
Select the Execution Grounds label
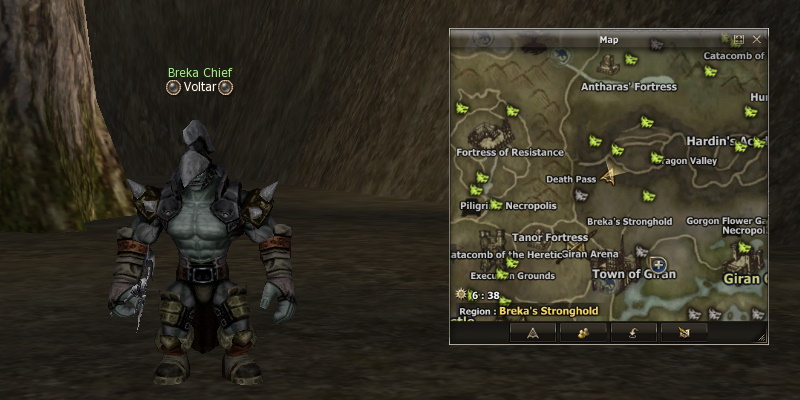click(512, 275)
